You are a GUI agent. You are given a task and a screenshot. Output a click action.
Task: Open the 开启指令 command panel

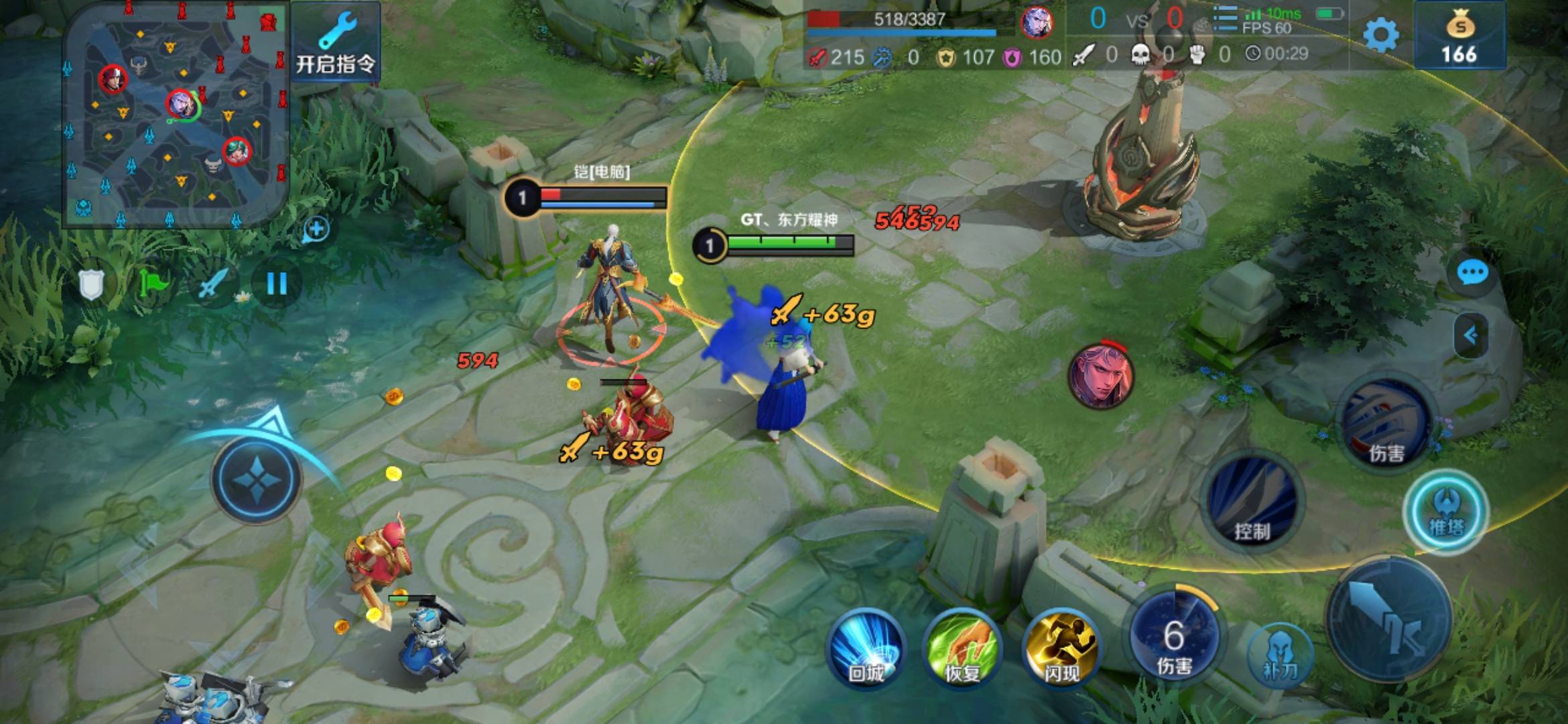pos(336,42)
